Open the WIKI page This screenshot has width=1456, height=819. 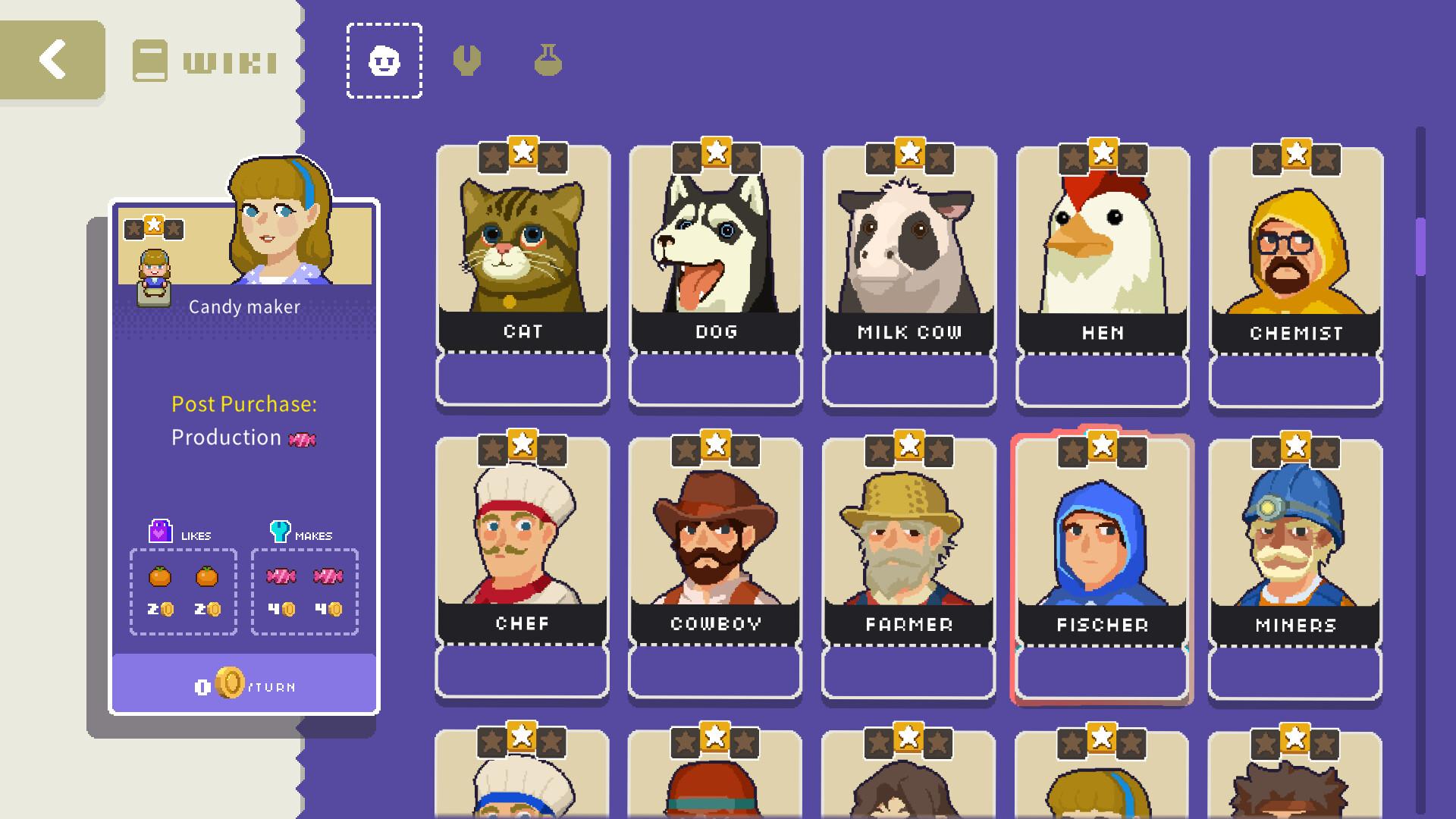tap(205, 59)
